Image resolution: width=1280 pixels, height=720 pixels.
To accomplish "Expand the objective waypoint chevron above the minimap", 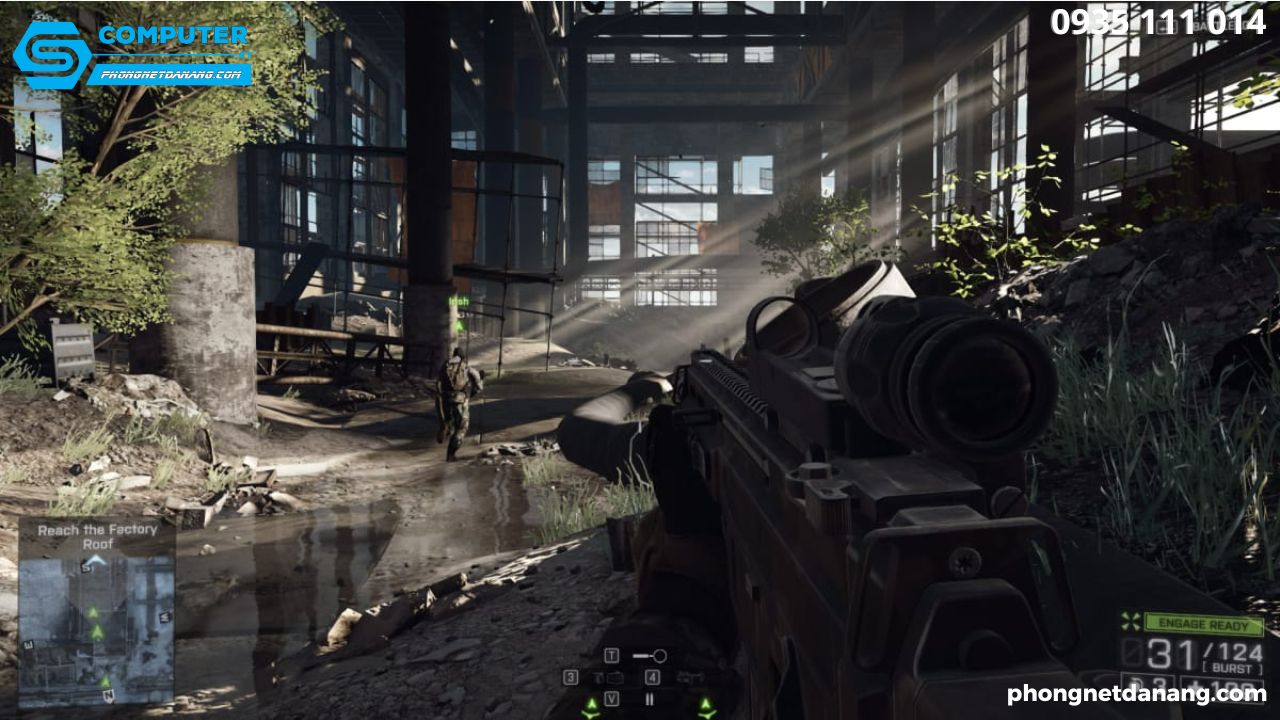I will (x=95, y=560).
